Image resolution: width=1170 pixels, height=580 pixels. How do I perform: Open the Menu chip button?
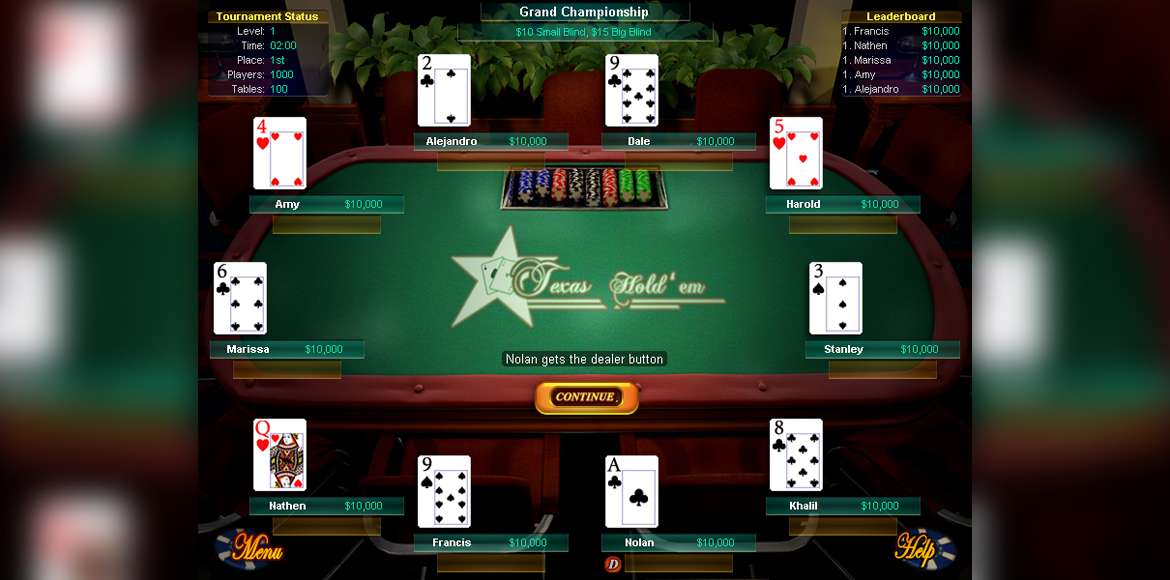(250, 548)
